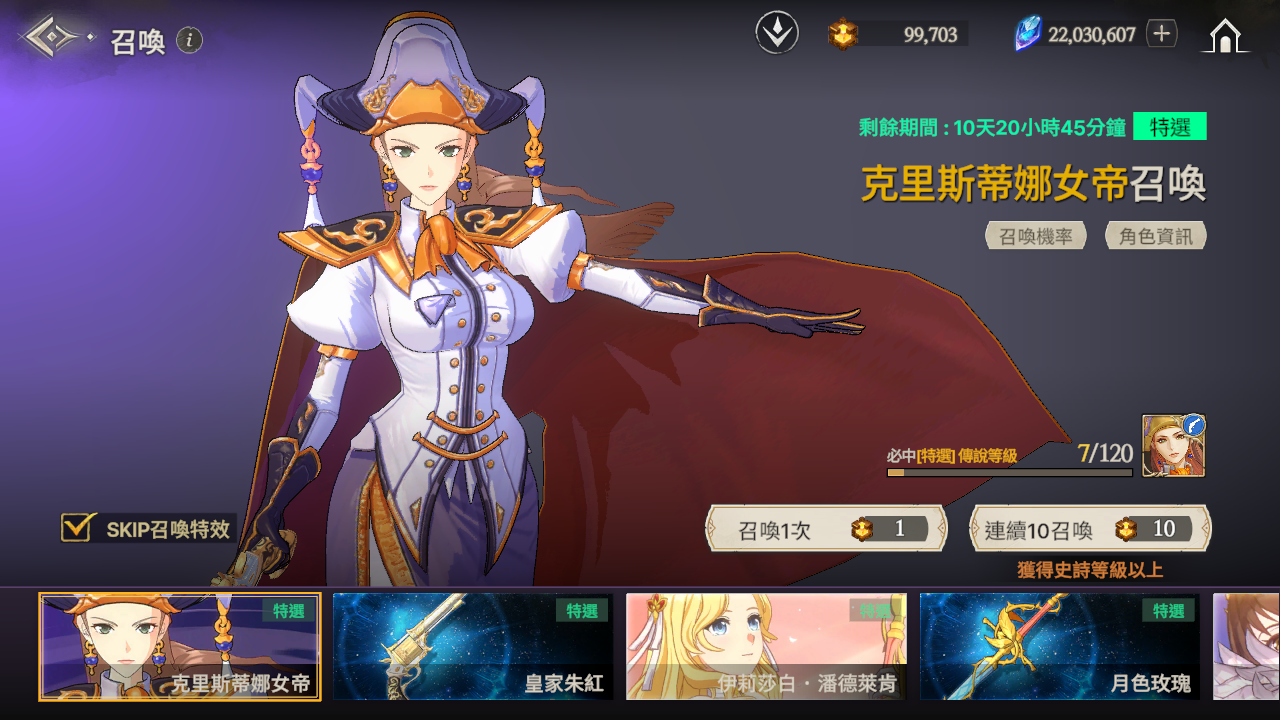Perform 連續10召喚 ten-pull

point(1090,529)
